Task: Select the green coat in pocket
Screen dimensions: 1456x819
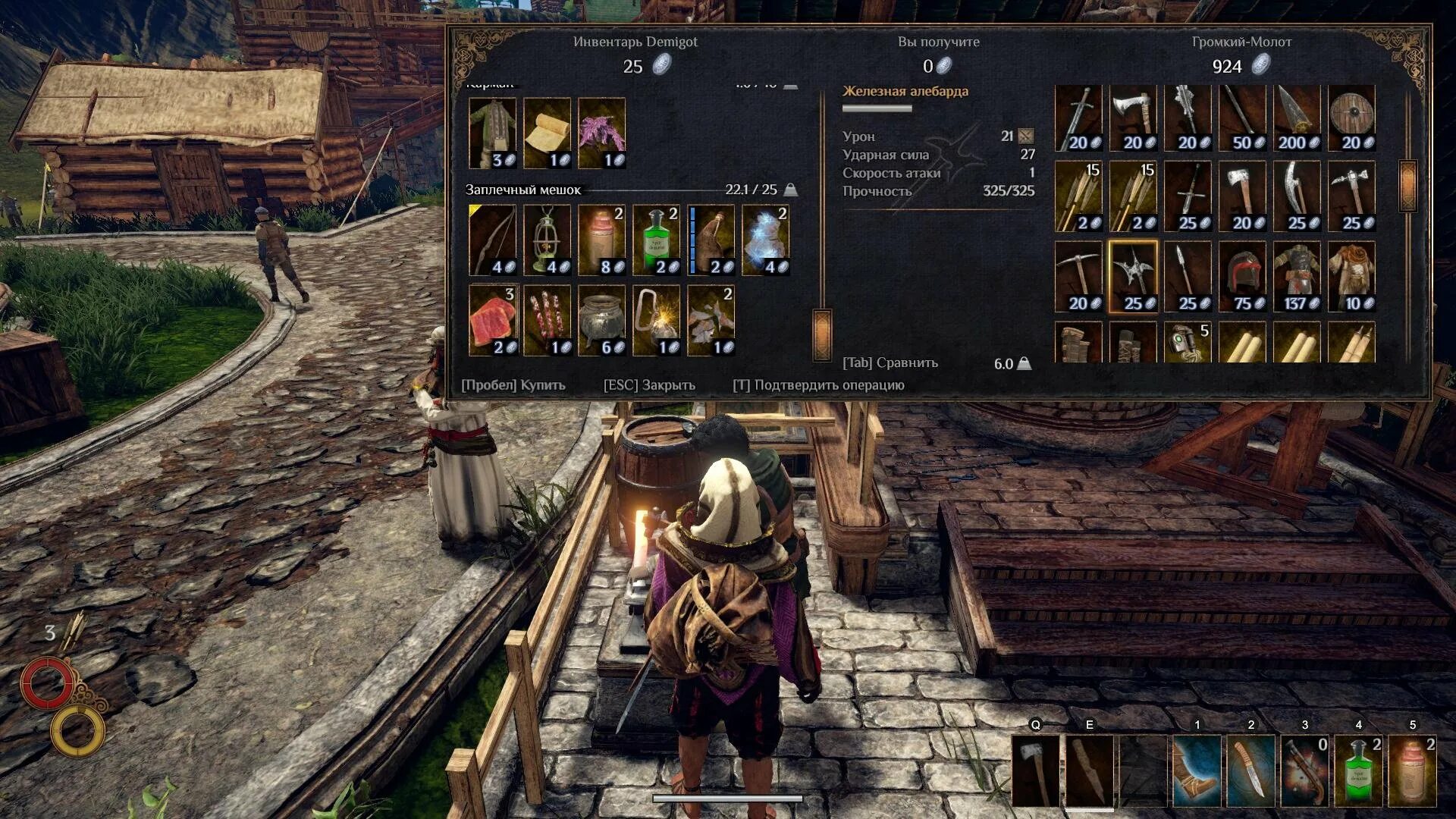Action: pyautogui.click(x=493, y=133)
